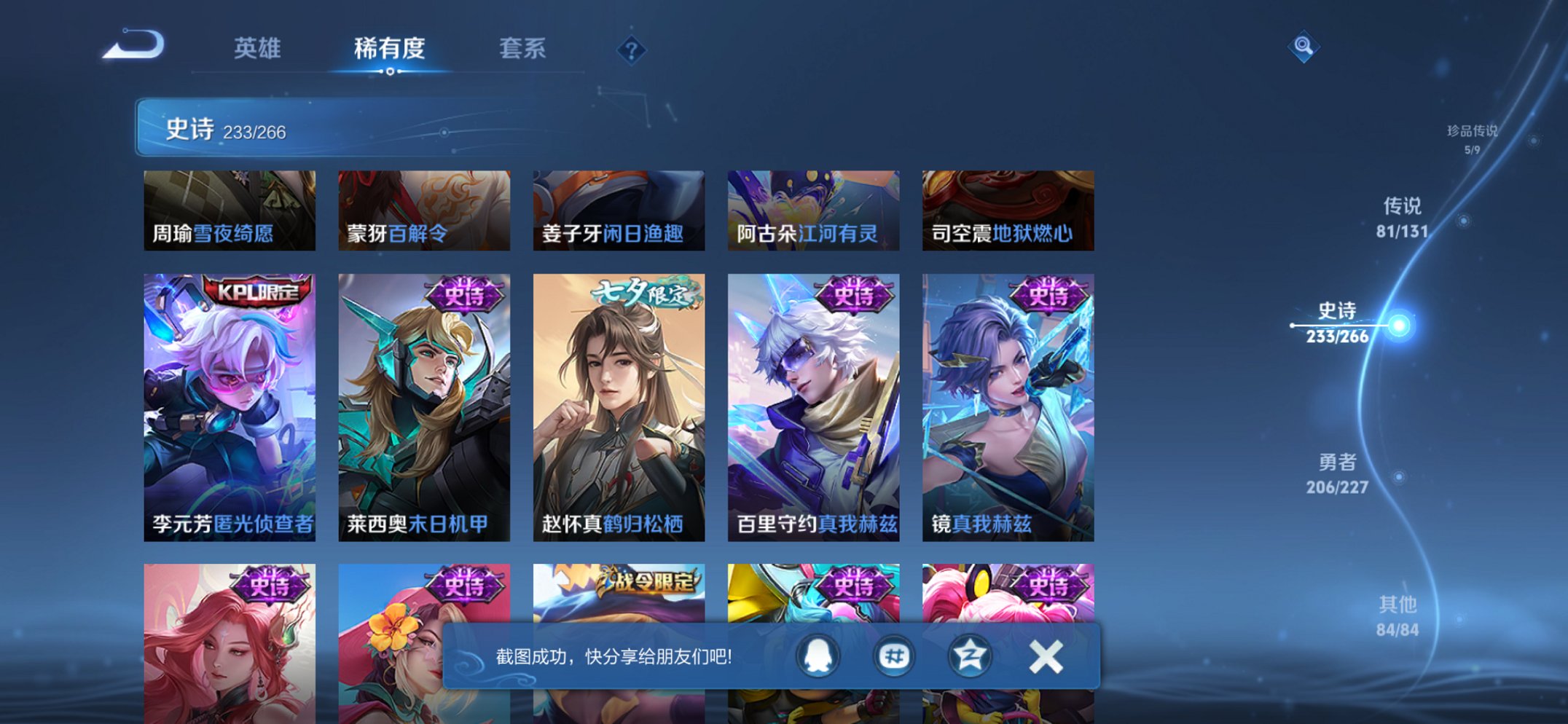Switch to the 套系 tab

click(x=521, y=50)
